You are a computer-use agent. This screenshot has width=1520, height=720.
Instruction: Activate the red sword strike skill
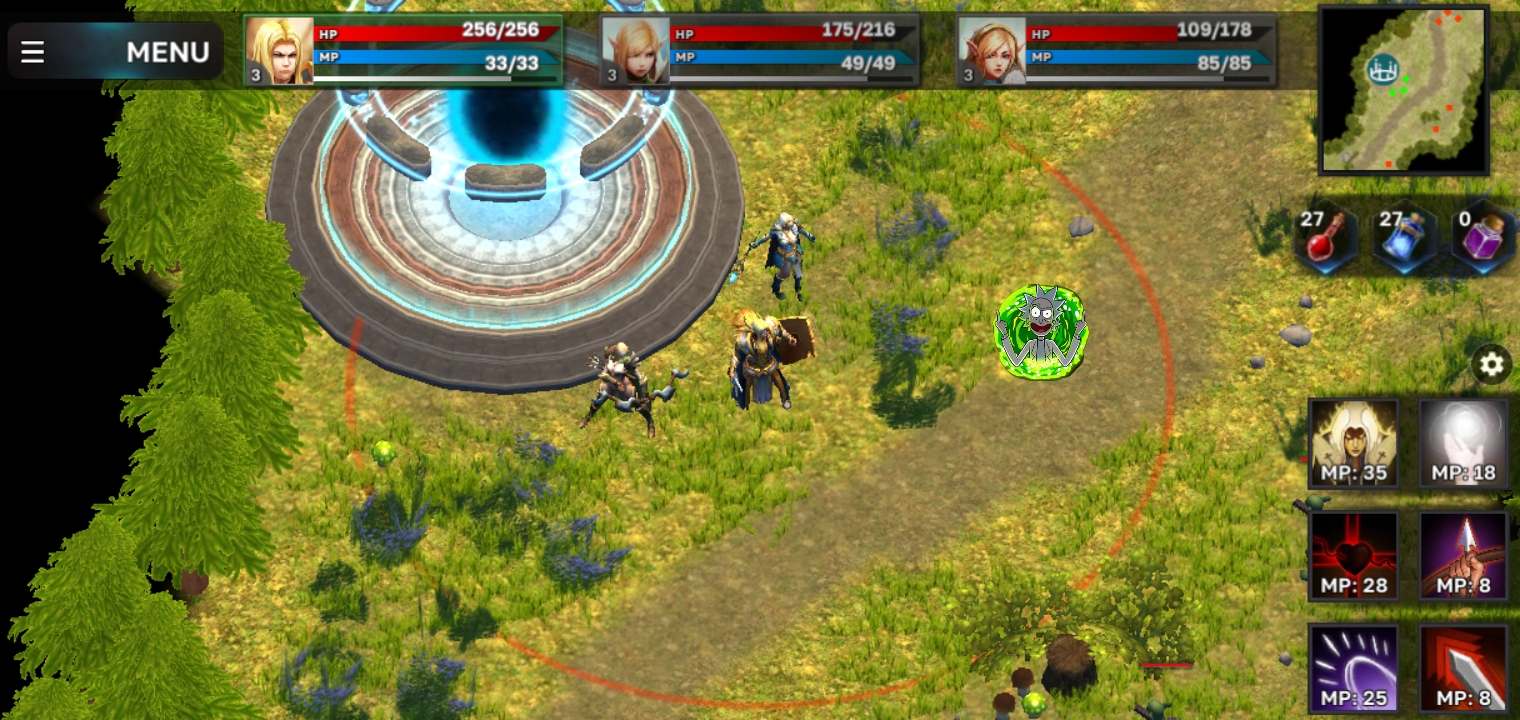1463,668
